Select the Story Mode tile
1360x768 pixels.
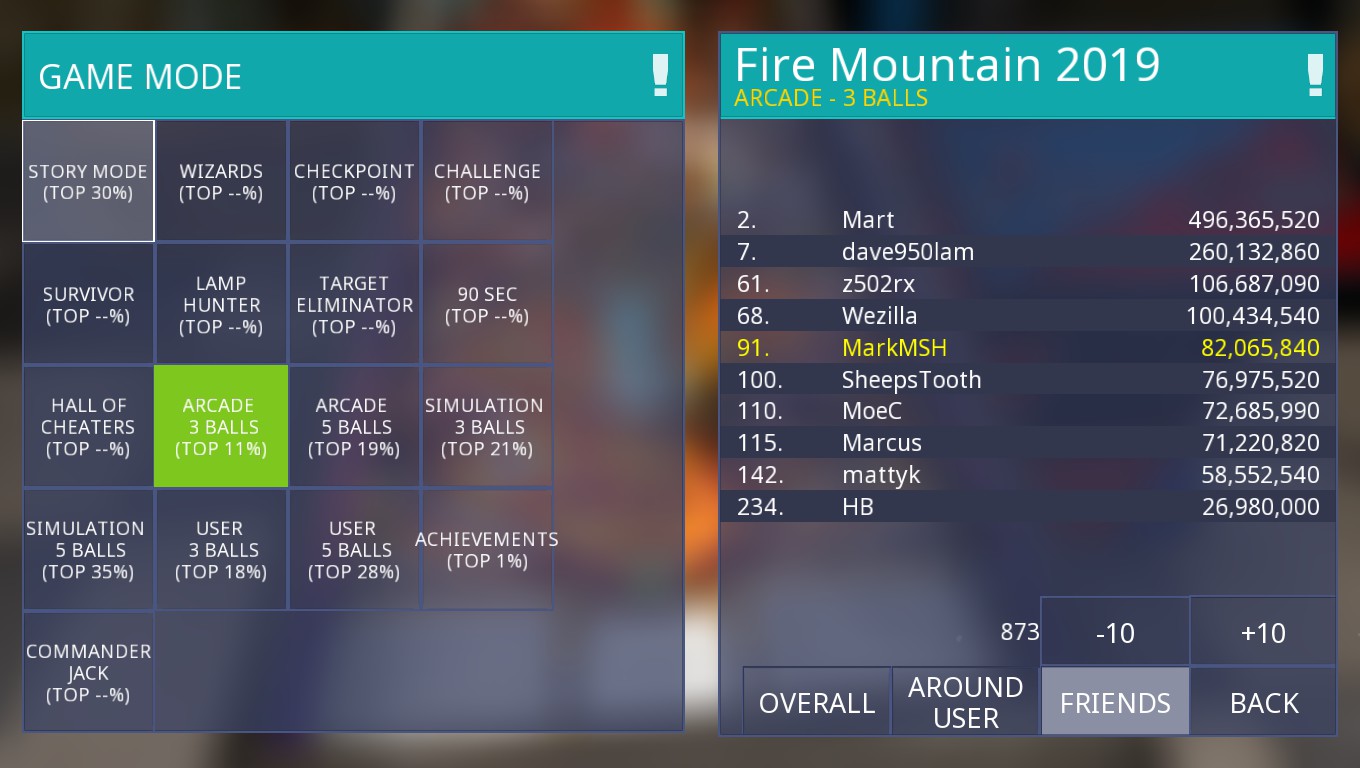tap(88, 181)
